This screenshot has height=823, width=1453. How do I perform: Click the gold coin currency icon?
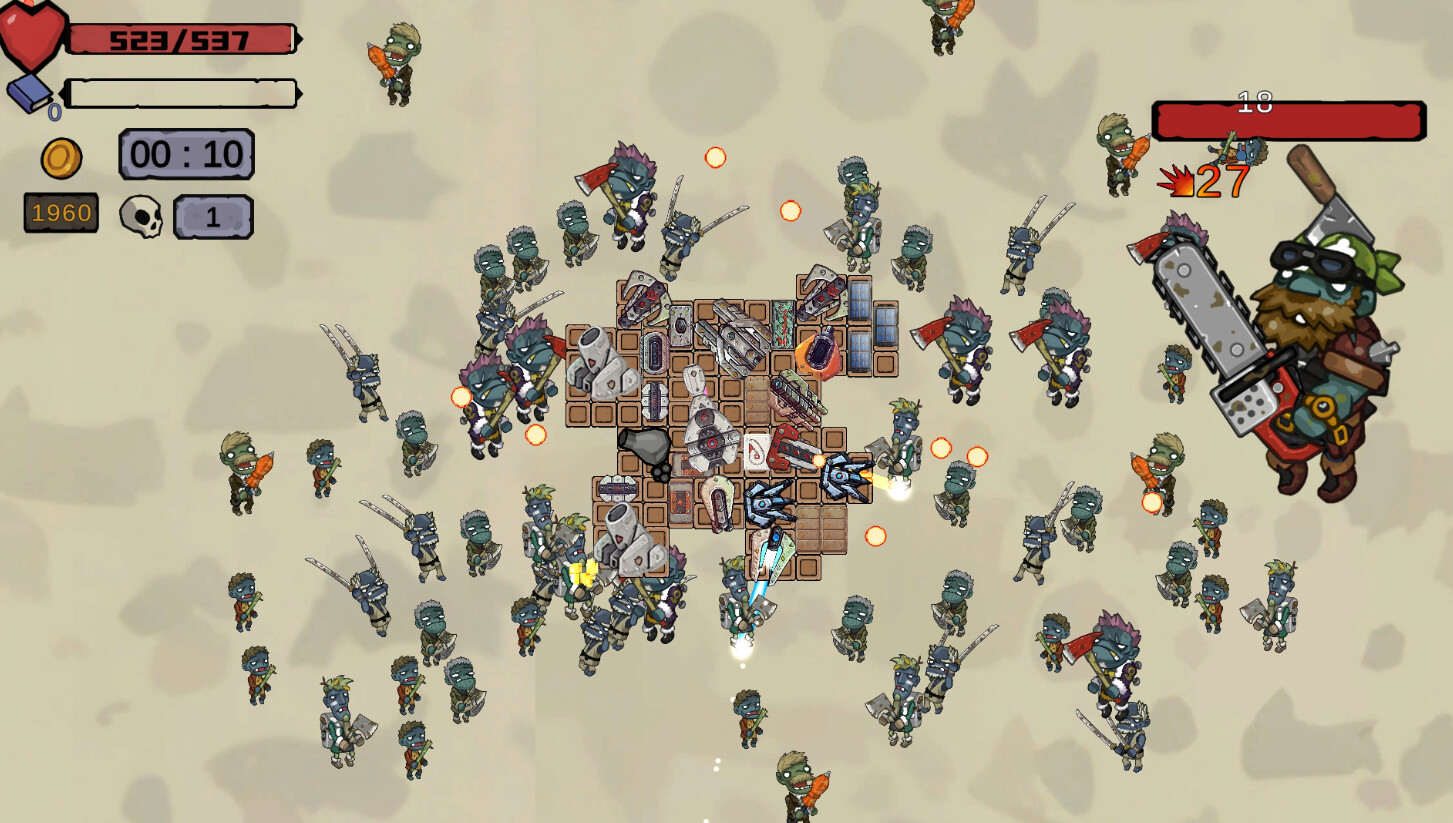(x=62, y=156)
